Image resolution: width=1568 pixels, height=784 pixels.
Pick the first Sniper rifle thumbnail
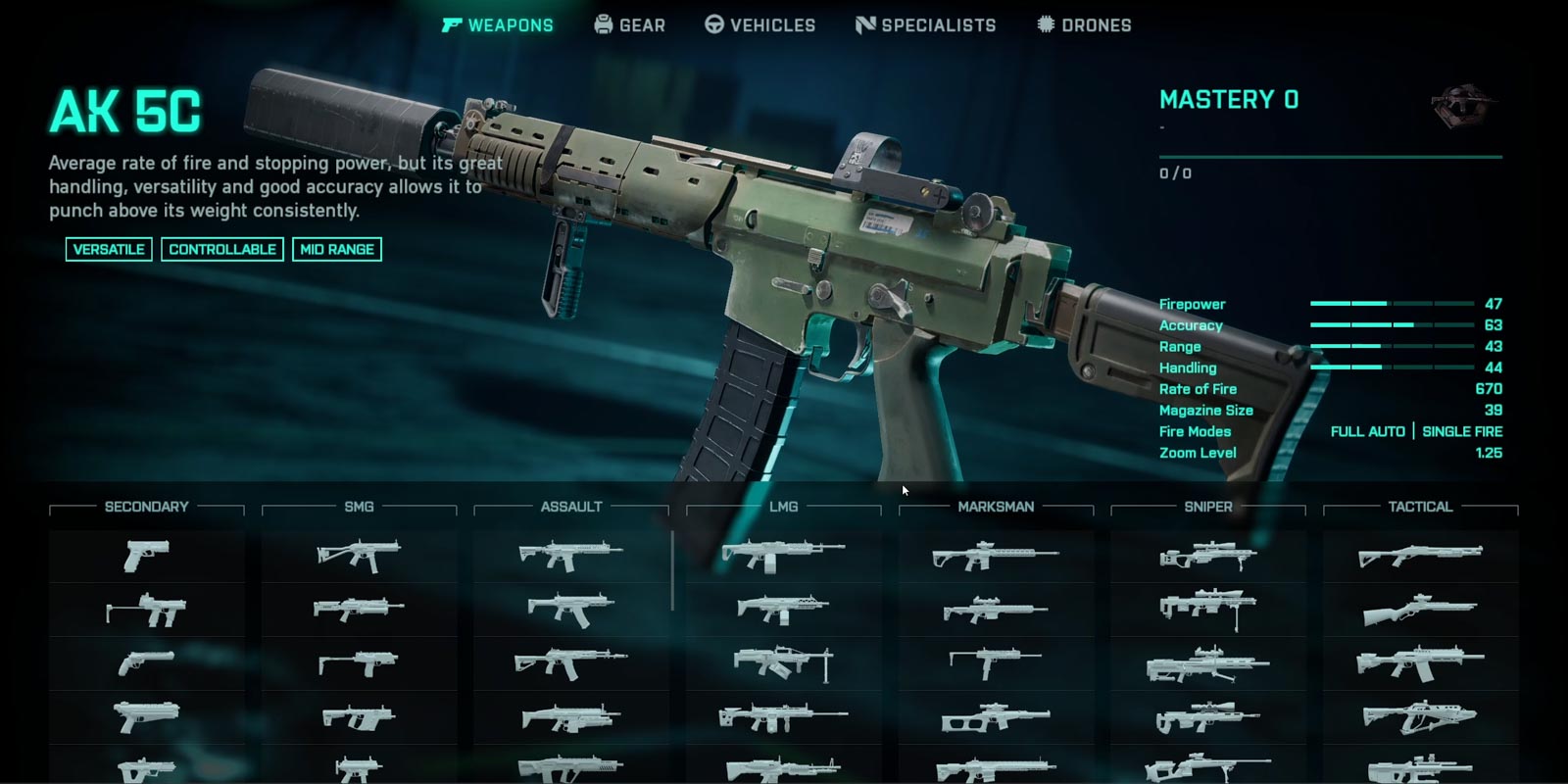[1207, 556]
